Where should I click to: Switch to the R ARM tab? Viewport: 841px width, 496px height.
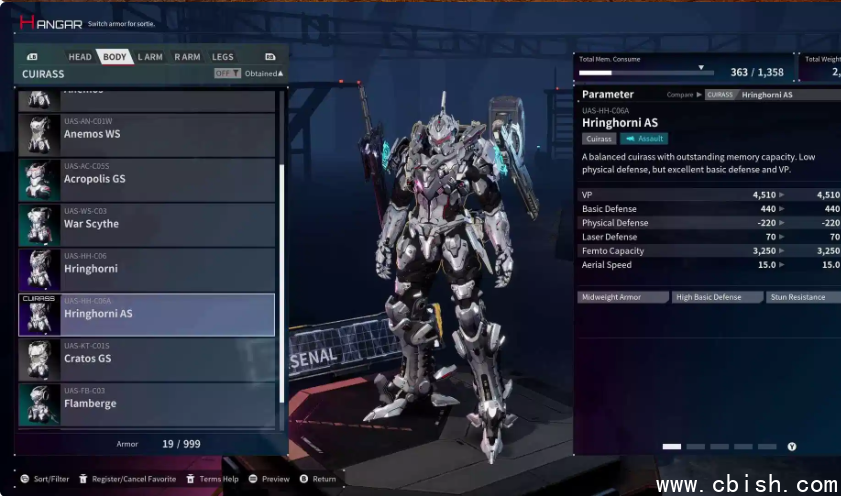point(187,57)
